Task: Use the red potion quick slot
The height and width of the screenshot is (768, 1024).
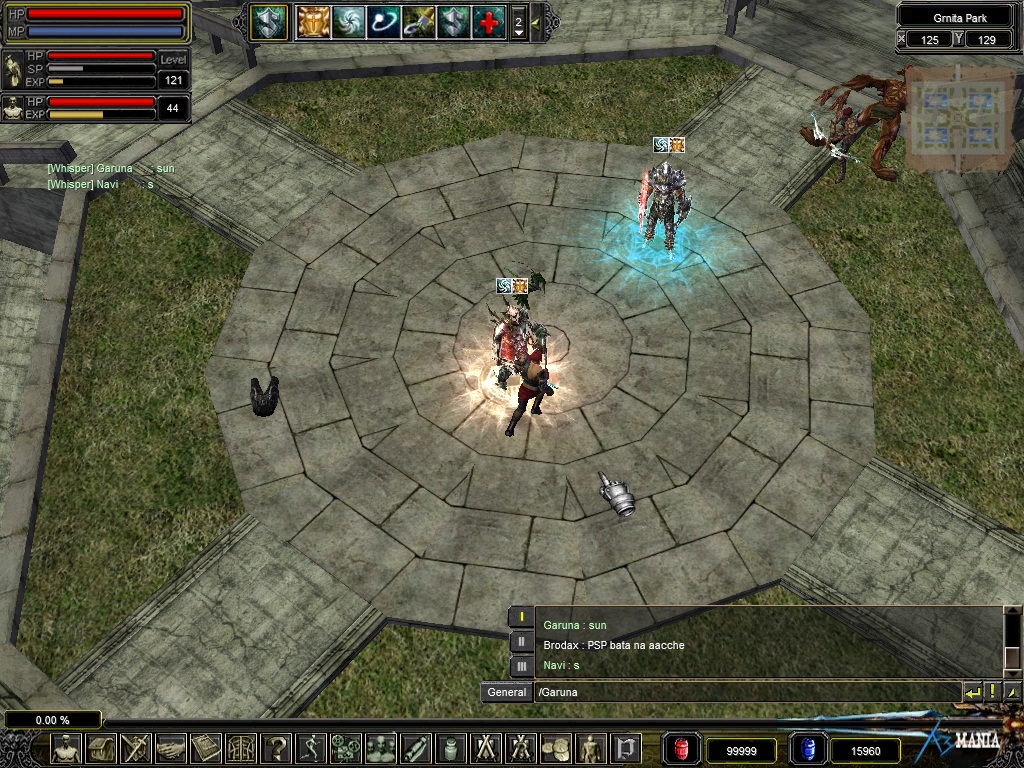Action: click(682, 748)
